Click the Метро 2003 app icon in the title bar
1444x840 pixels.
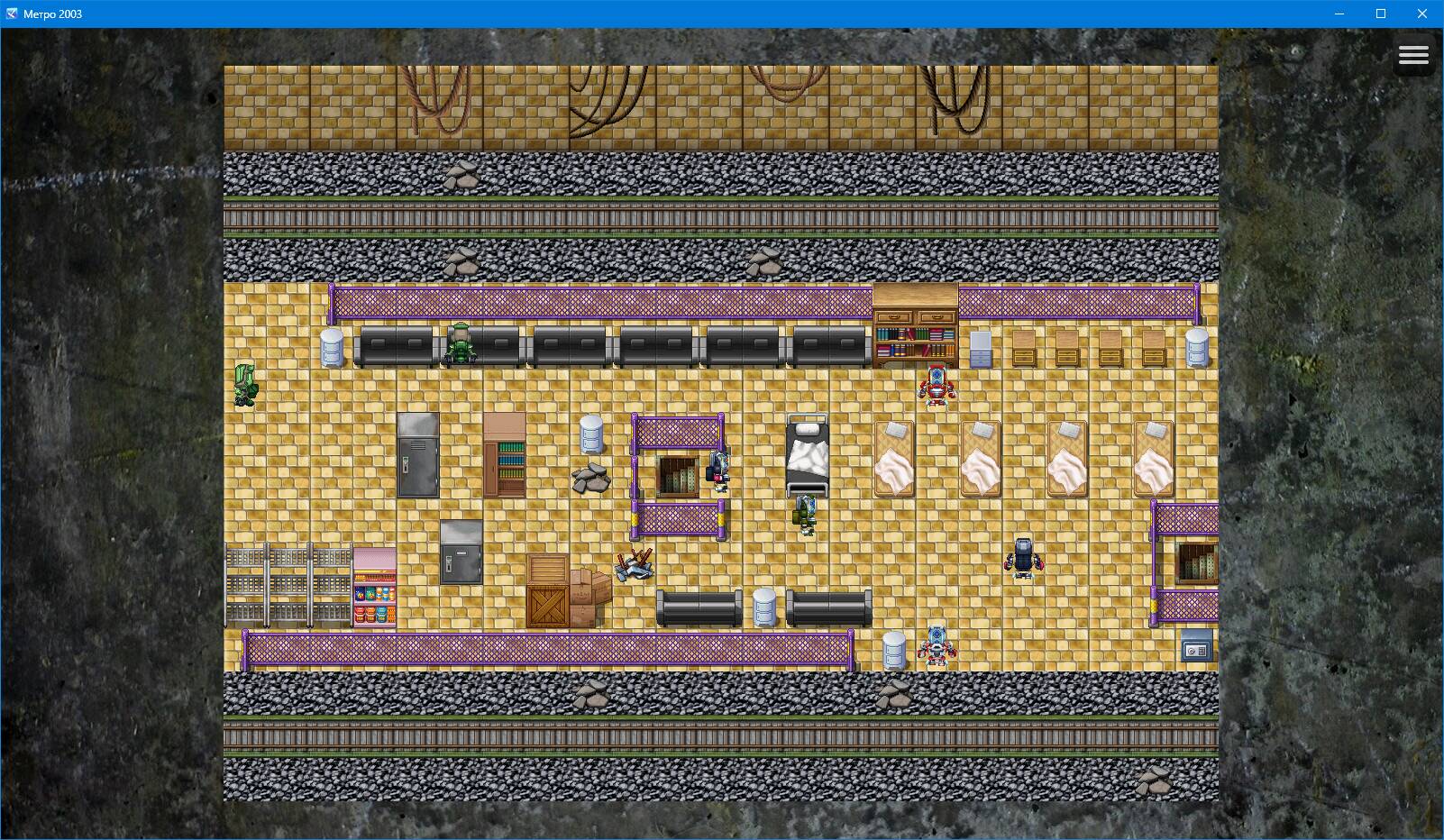(x=11, y=14)
